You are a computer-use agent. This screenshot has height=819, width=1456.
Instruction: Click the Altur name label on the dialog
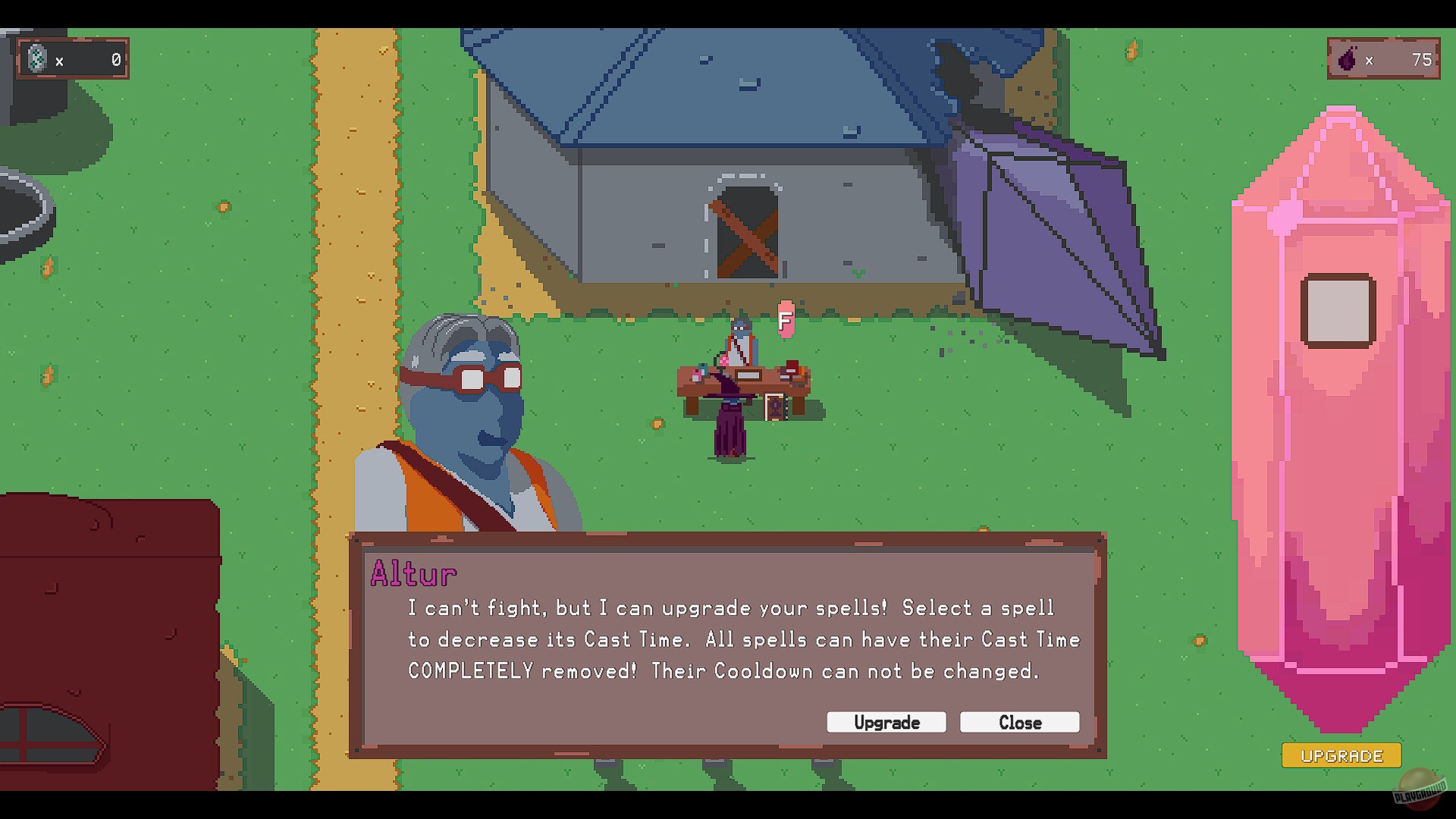413,573
